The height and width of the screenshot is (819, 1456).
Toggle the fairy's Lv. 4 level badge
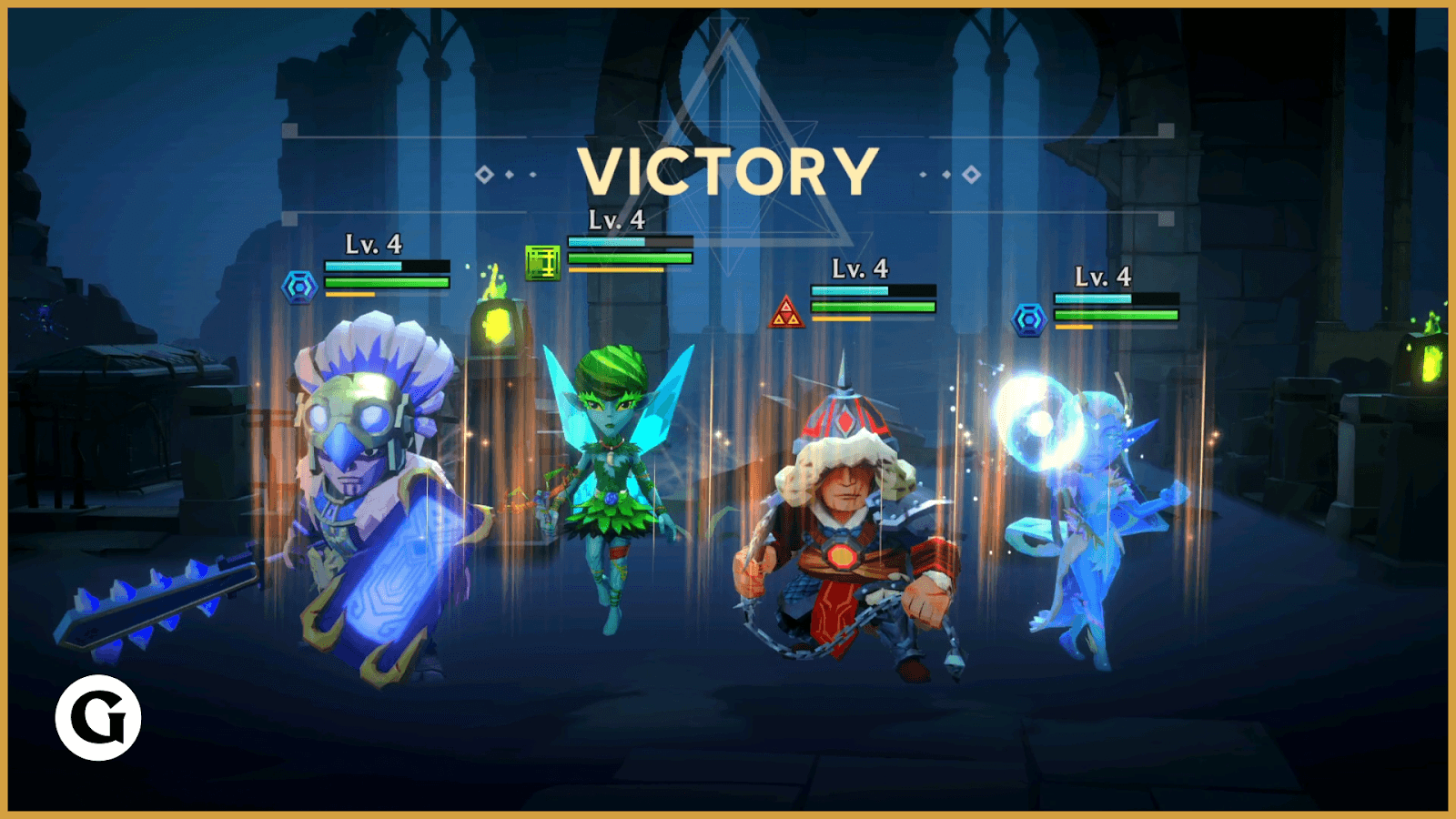tap(615, 219)
